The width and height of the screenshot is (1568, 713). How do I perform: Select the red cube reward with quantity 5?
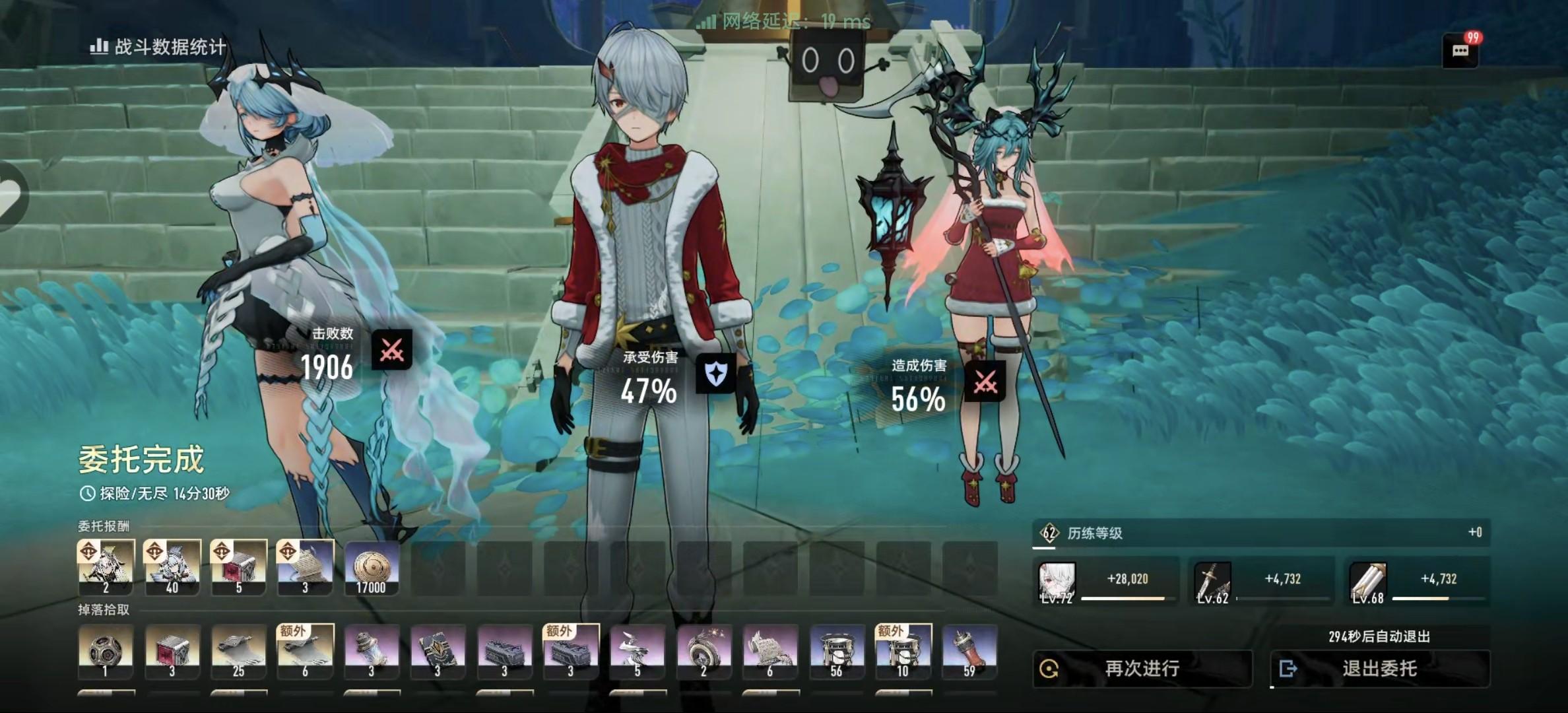[239, 568]
